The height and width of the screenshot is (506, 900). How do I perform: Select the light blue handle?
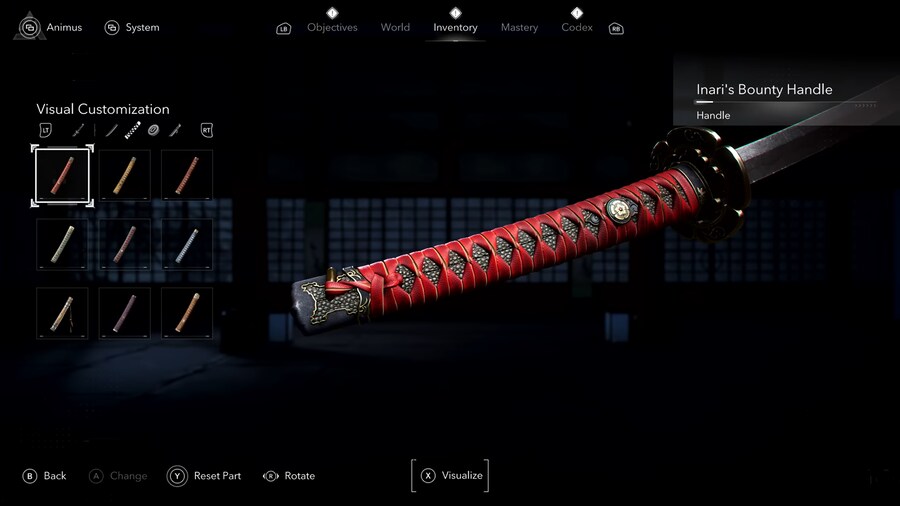187,244
